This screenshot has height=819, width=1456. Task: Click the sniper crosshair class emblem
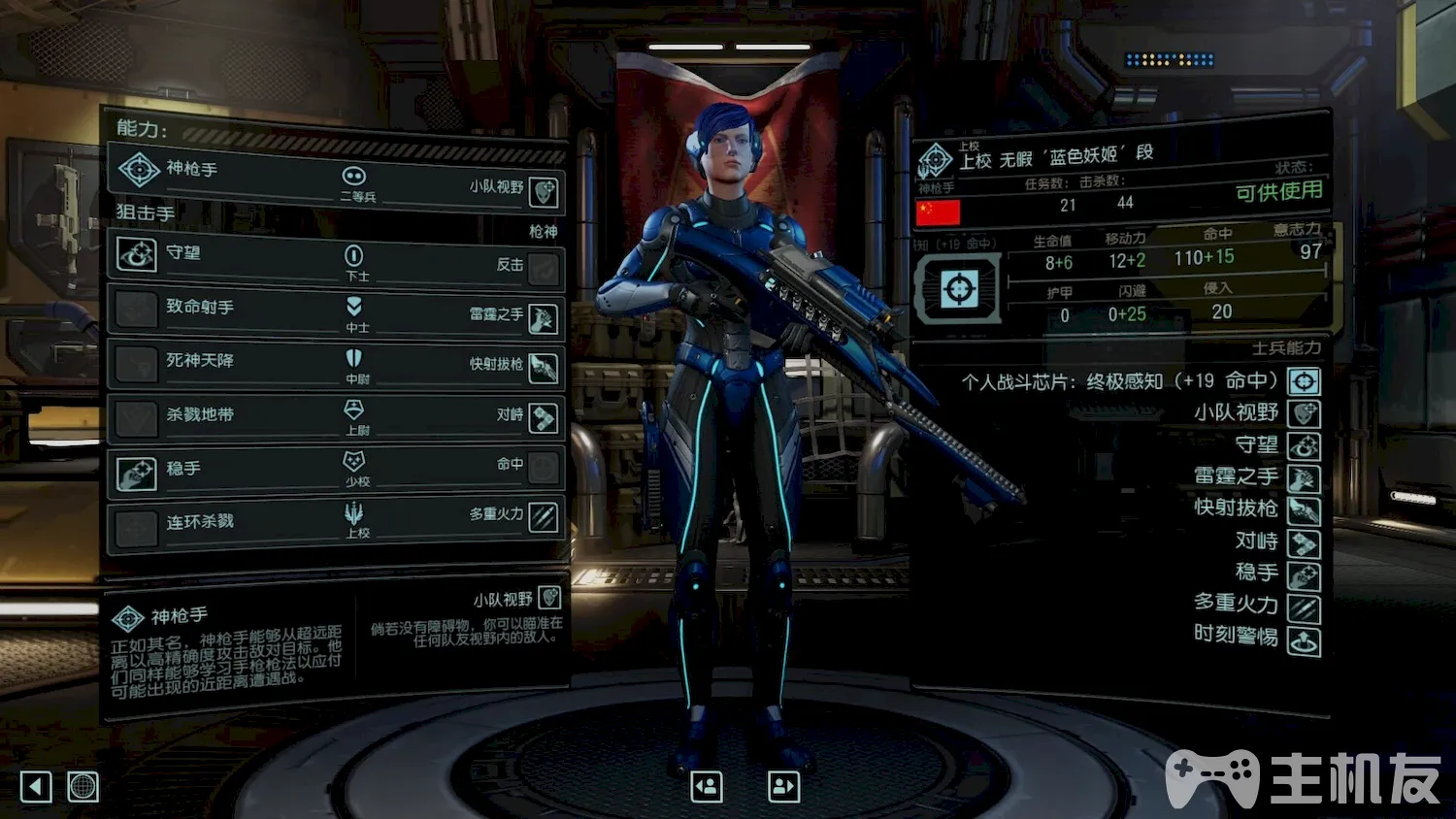(x=959, y=289)
